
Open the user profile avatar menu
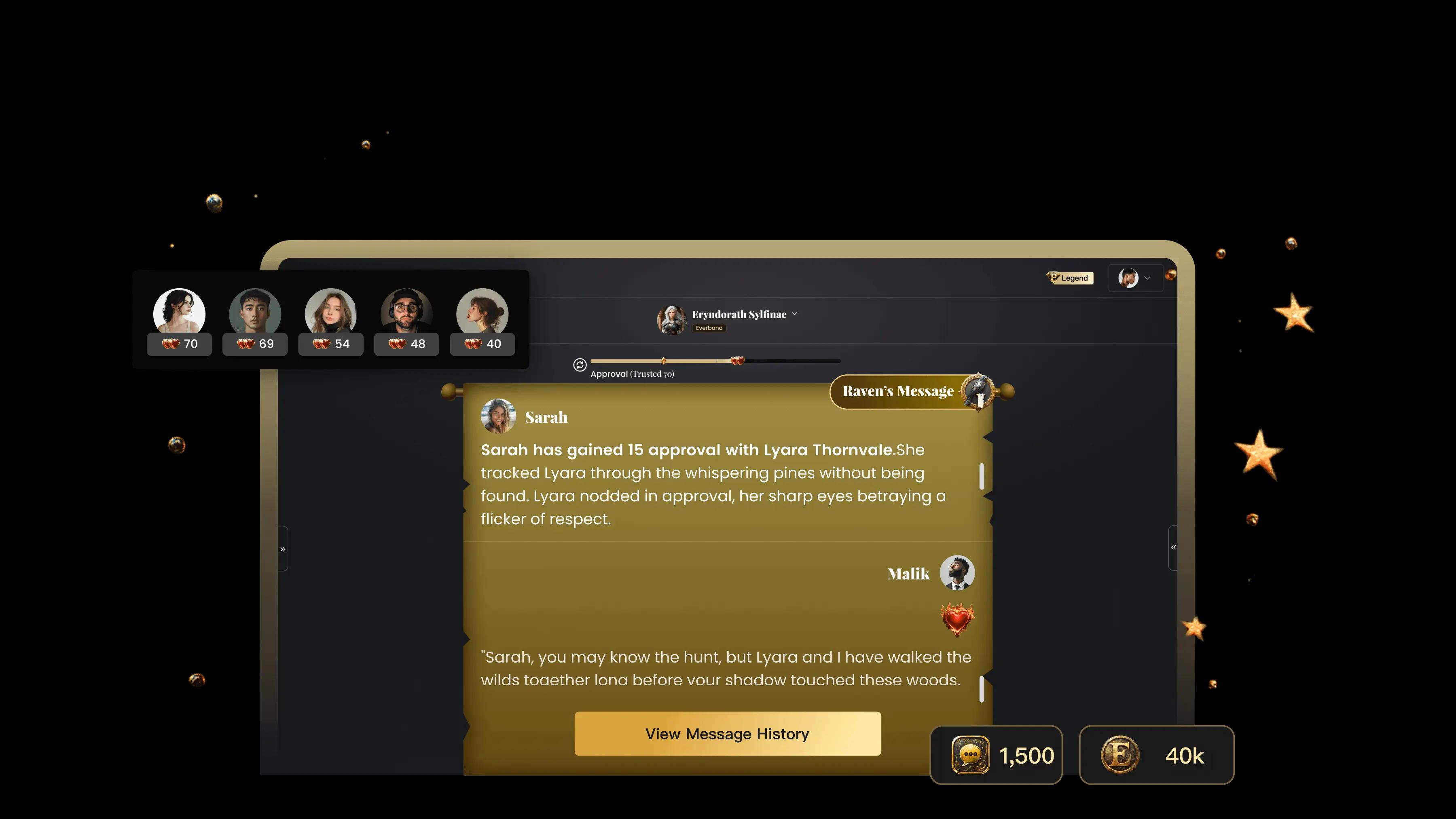pyautogui.click(x=1135, y=278)
